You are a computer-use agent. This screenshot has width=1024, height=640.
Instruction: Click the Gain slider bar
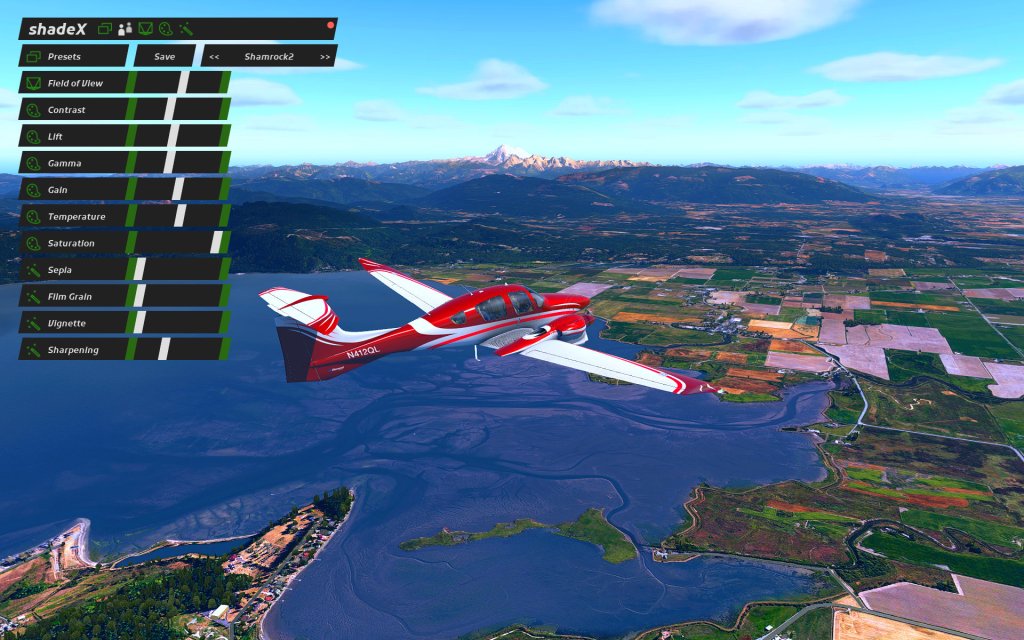point(178,189)
